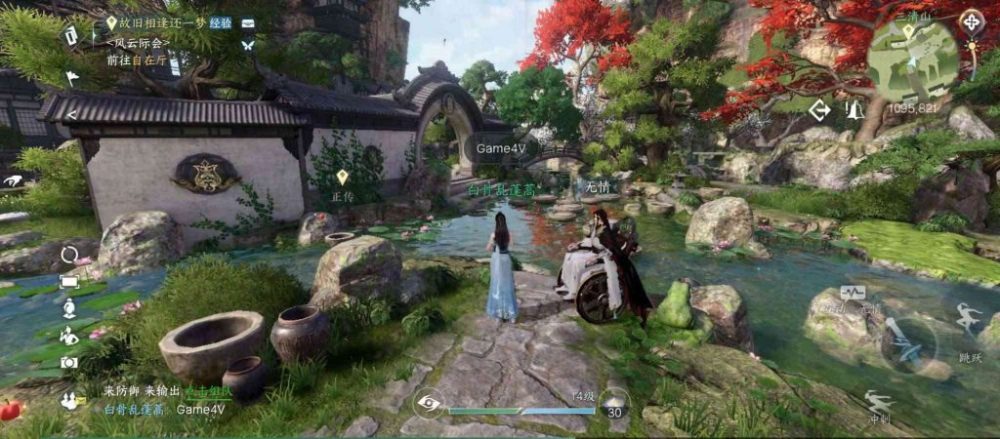Screen dimensions: 1000x439
Task: Open the compass icon beside the minimap
Action: (x=971, y=22)
